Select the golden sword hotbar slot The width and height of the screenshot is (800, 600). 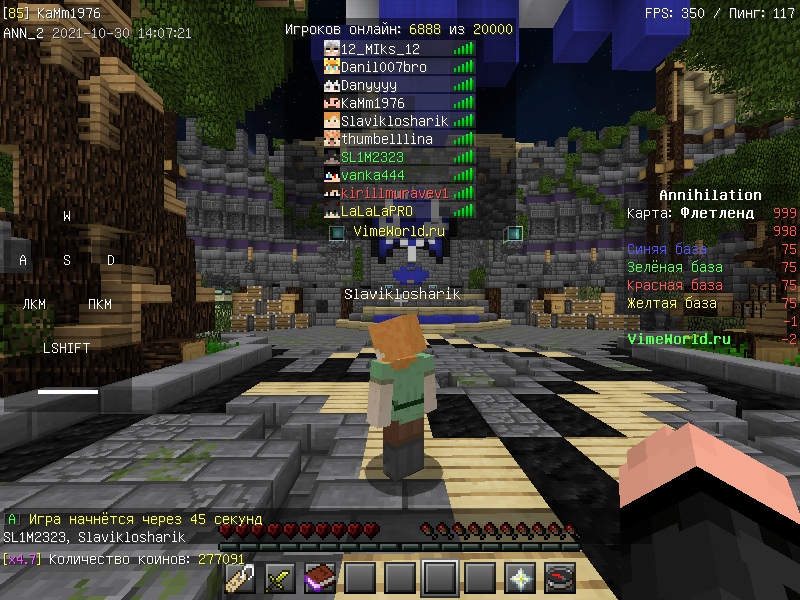[280, 578]
